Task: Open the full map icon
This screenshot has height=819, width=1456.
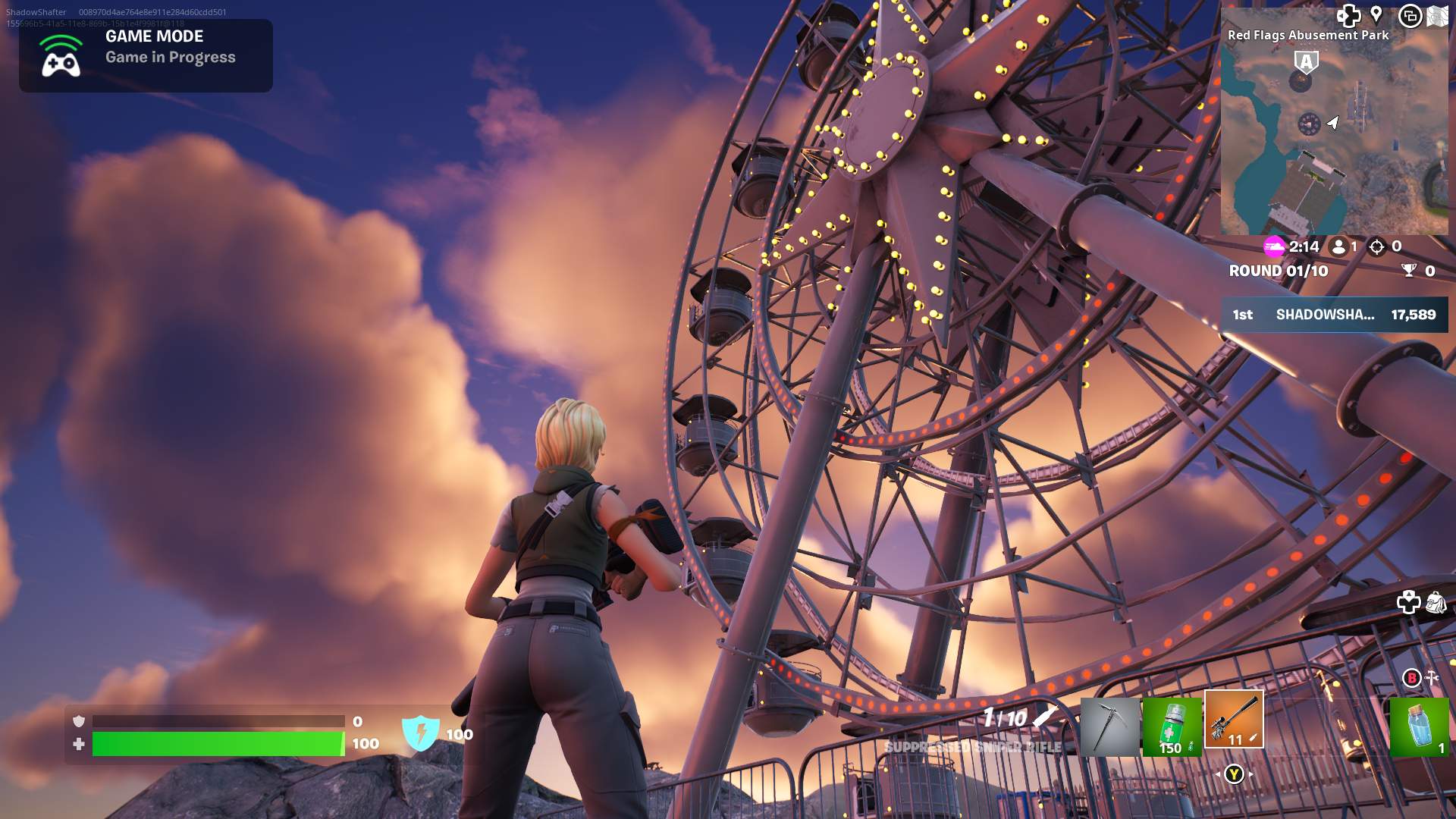Action: [1437, 16]
